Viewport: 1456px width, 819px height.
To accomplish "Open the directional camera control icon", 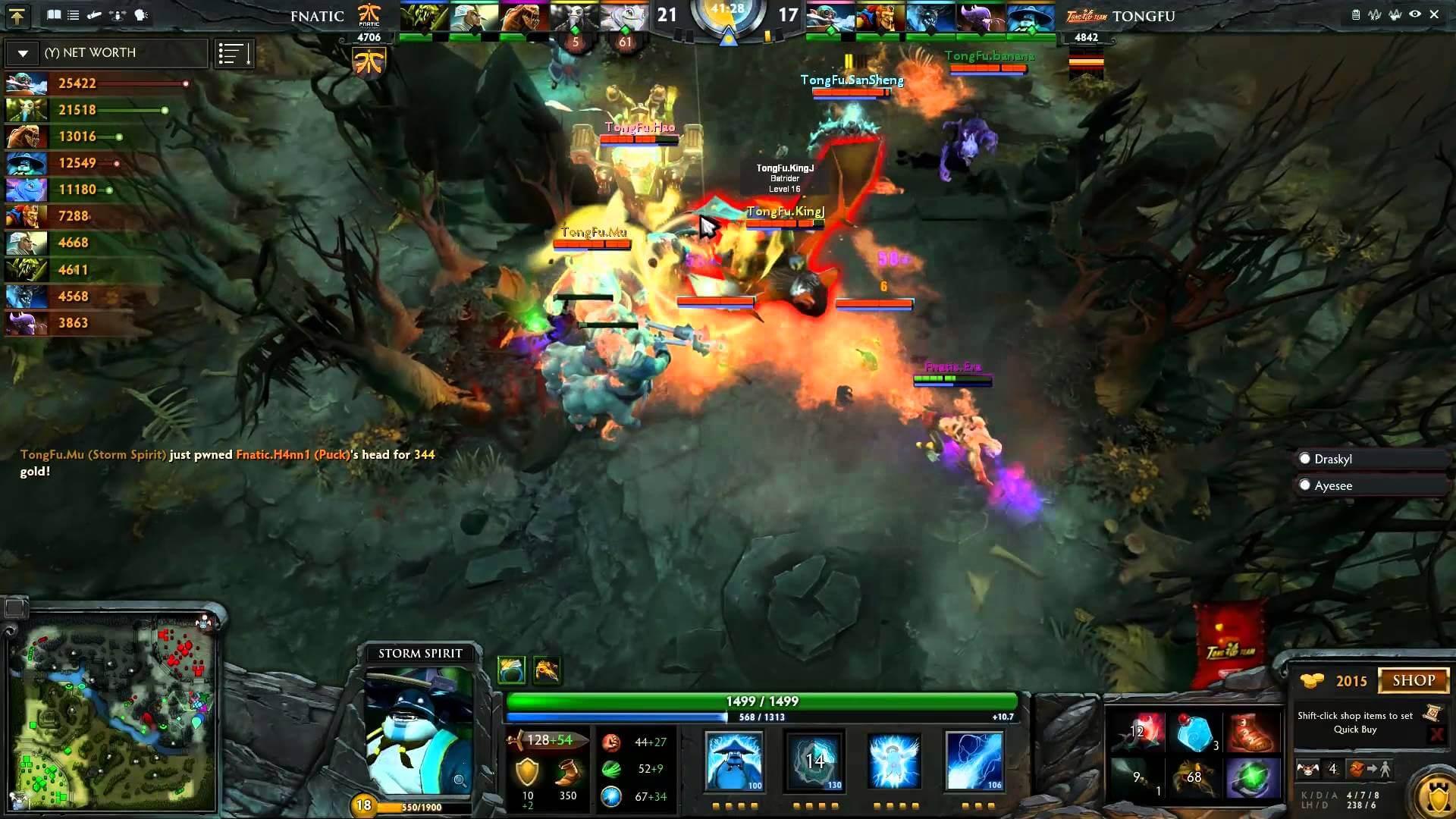I will tap(118, 14).
